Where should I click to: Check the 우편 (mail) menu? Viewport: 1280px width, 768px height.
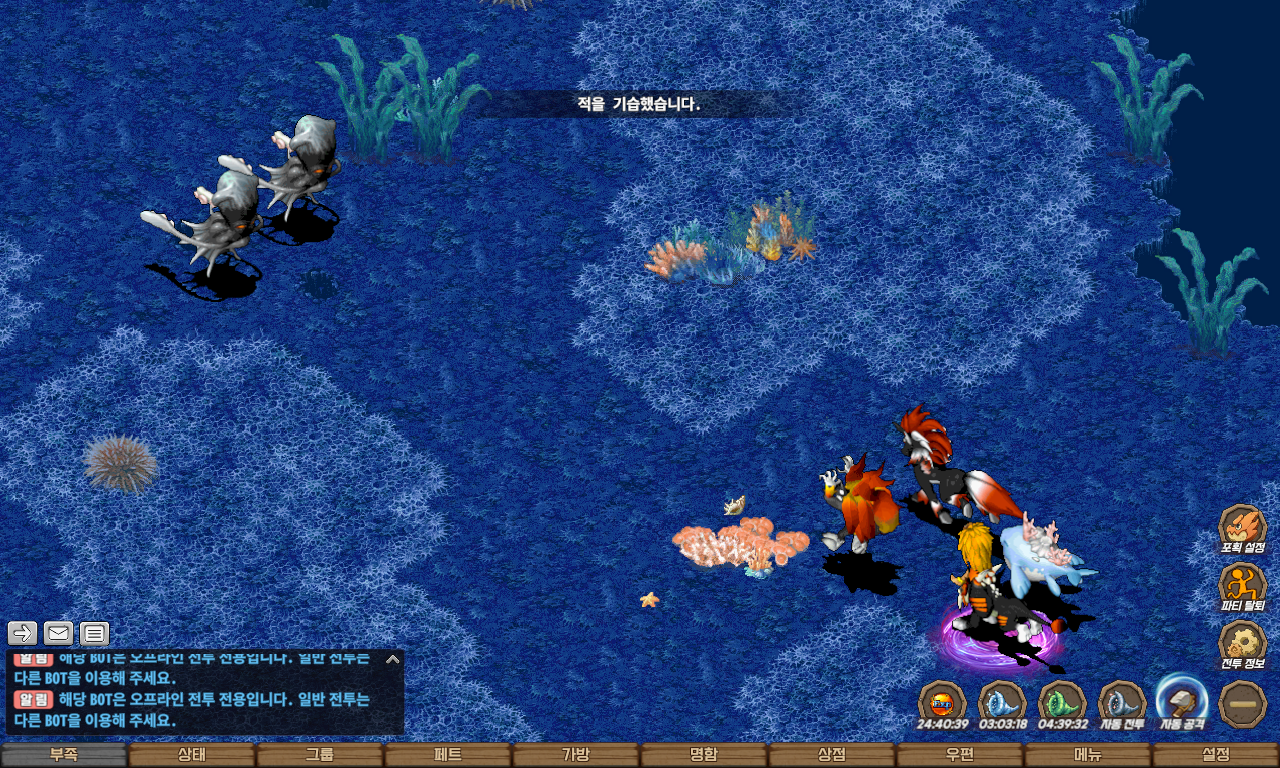point(960,755)
